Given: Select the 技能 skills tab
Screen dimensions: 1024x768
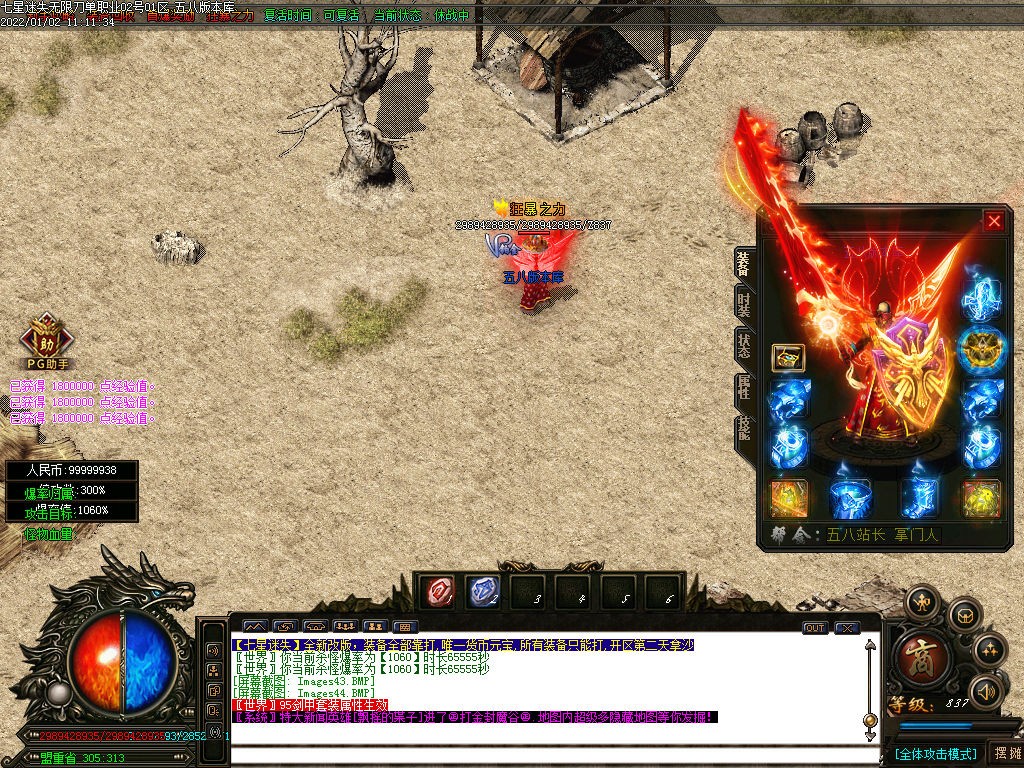Looking at the screenshot, I should (744, 429).
